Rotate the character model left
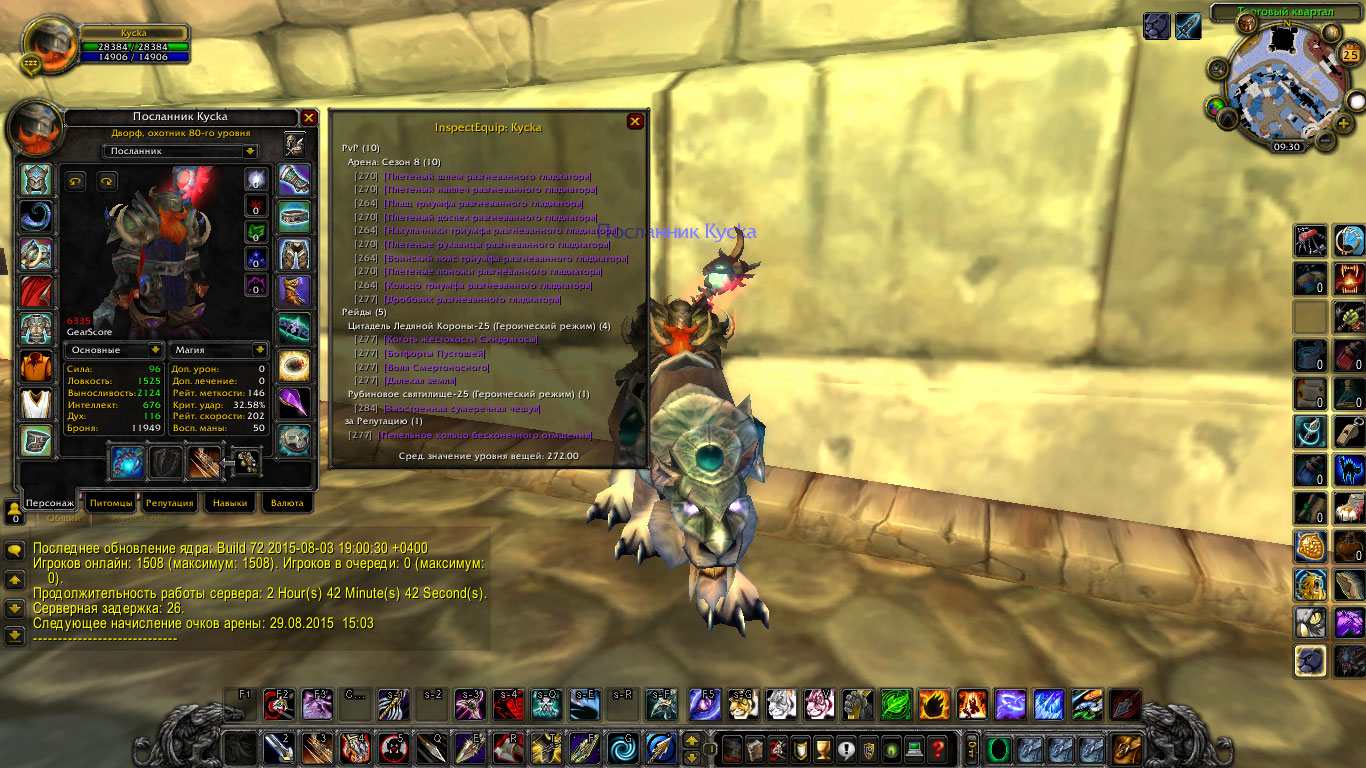Viewport: 1366px width, 768px height. click(x=75, y=181)
